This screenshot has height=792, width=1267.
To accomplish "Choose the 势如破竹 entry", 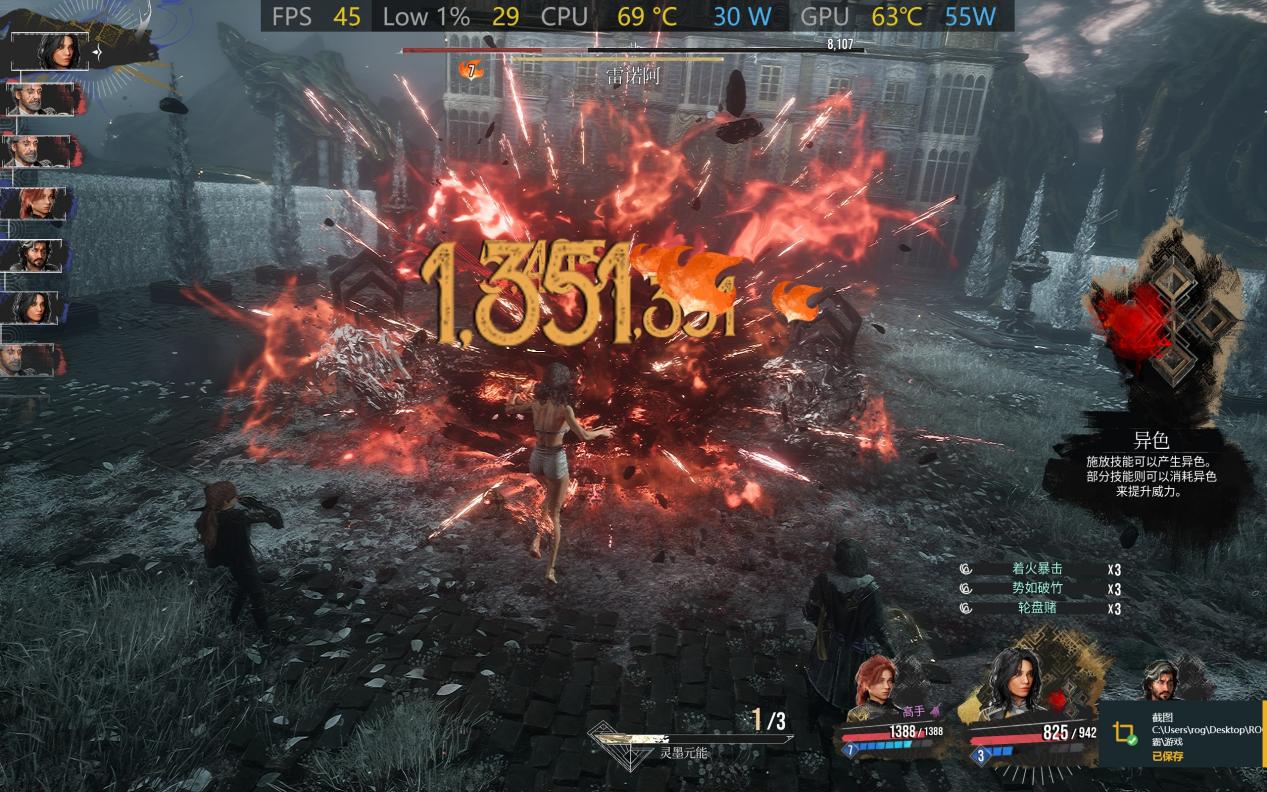I will (x=1036, y=588).
